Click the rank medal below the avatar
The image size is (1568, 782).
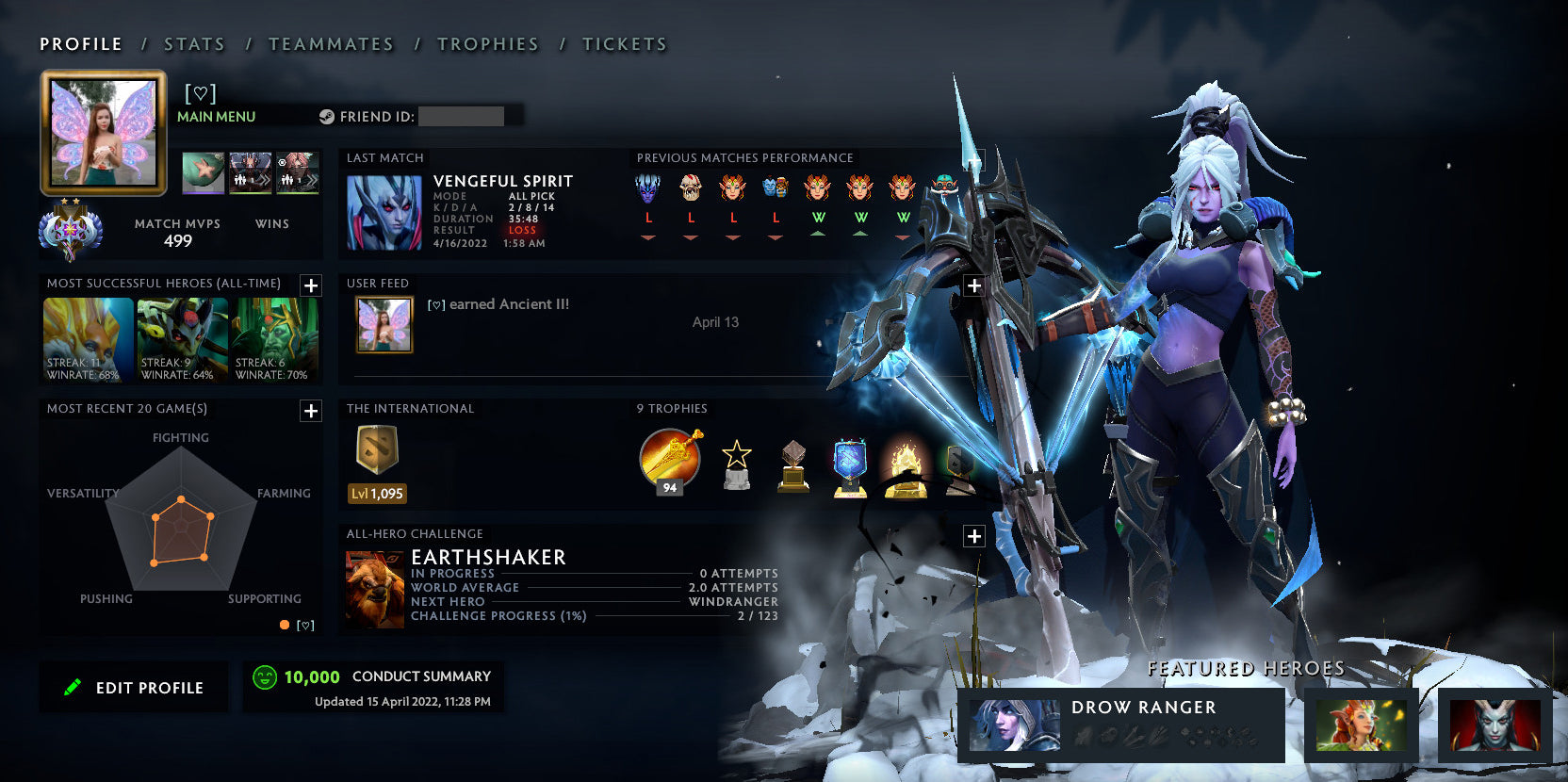click(71, 231)
